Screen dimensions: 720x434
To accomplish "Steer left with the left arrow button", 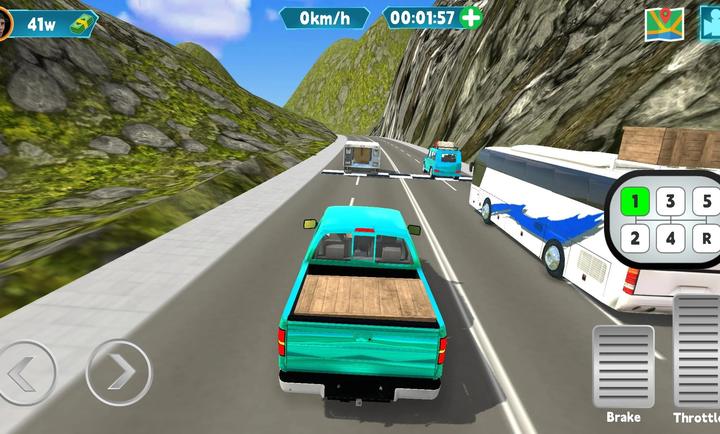I will tap(22, 373).
